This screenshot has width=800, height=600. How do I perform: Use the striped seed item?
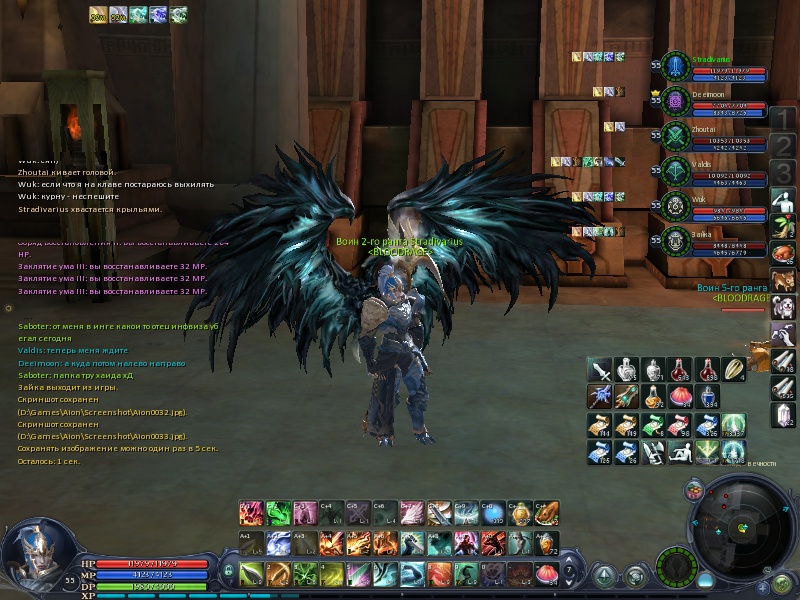(734, 370)
